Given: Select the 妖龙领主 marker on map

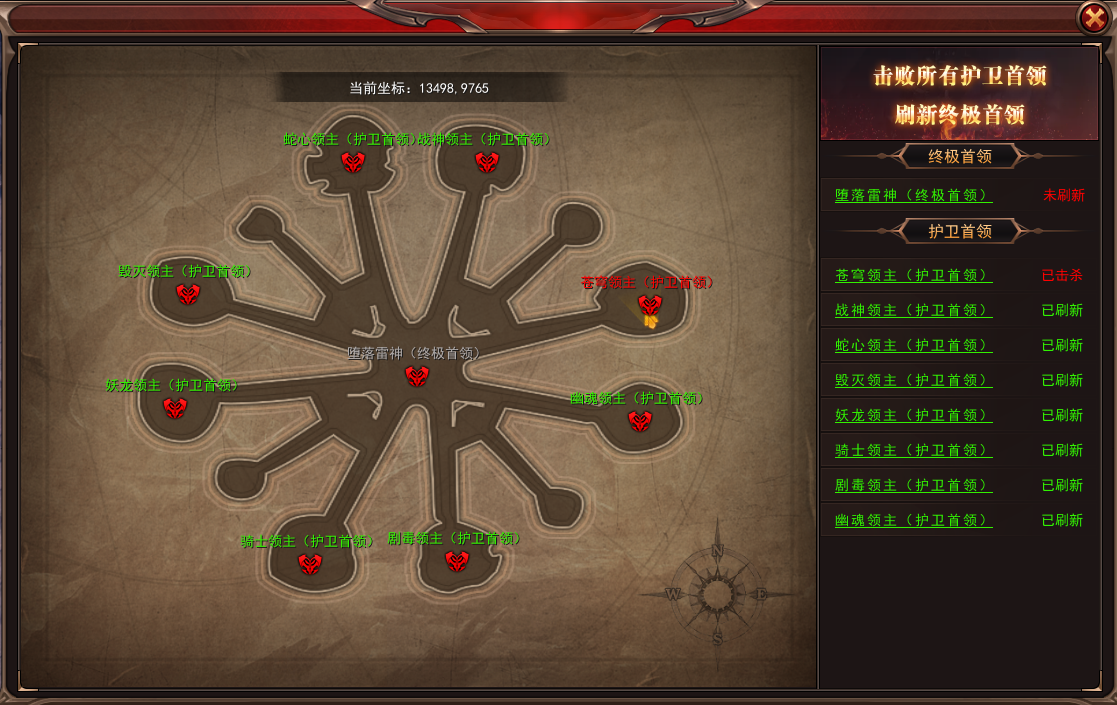Looking at the screenshot, I should pos(175,407).
